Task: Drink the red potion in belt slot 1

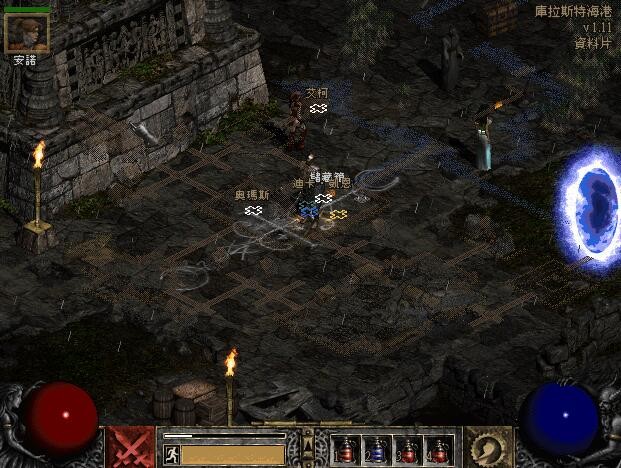Action: coord(345,450)
